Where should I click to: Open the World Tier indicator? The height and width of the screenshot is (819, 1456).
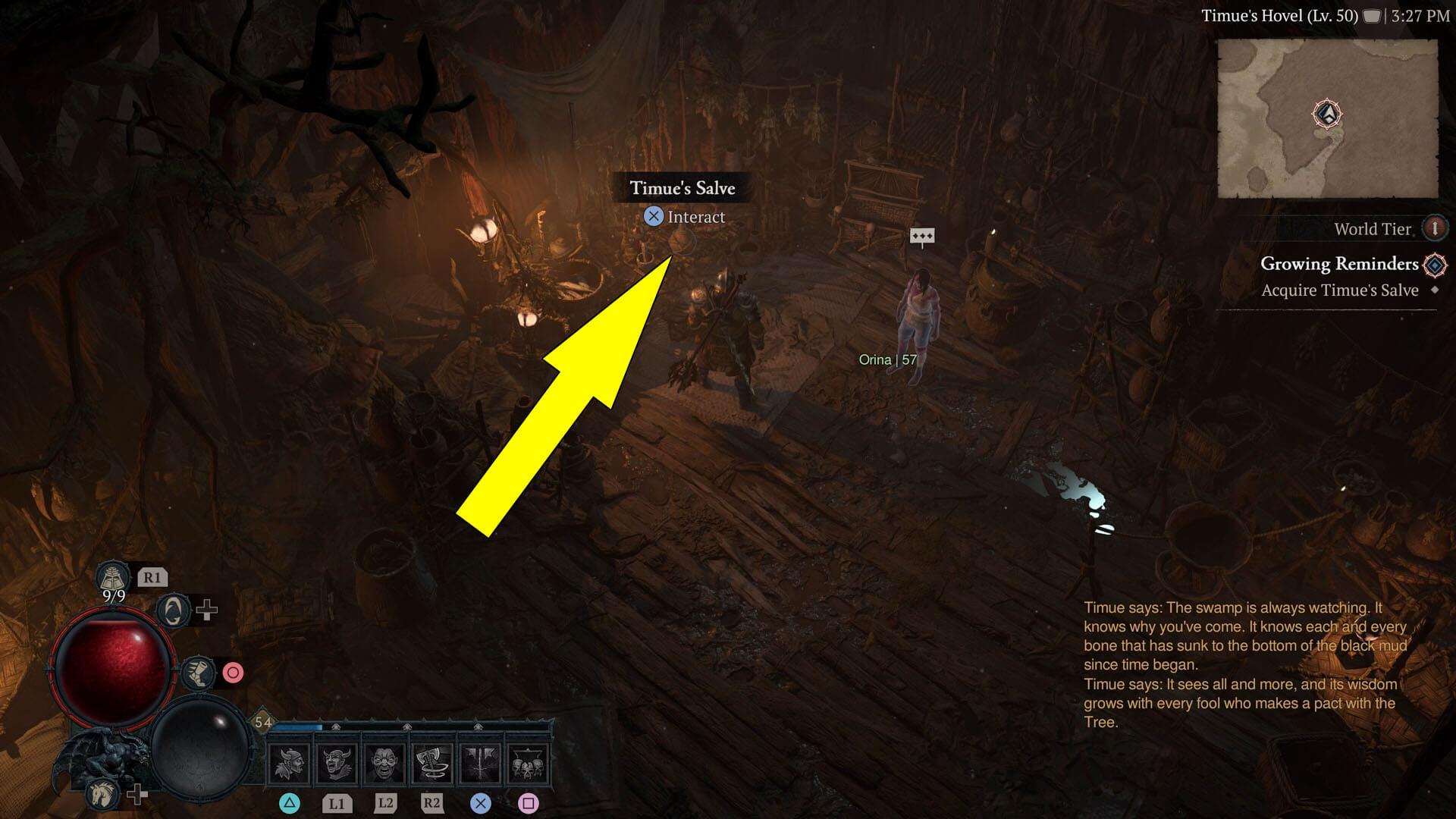[x=1433, y=228]
